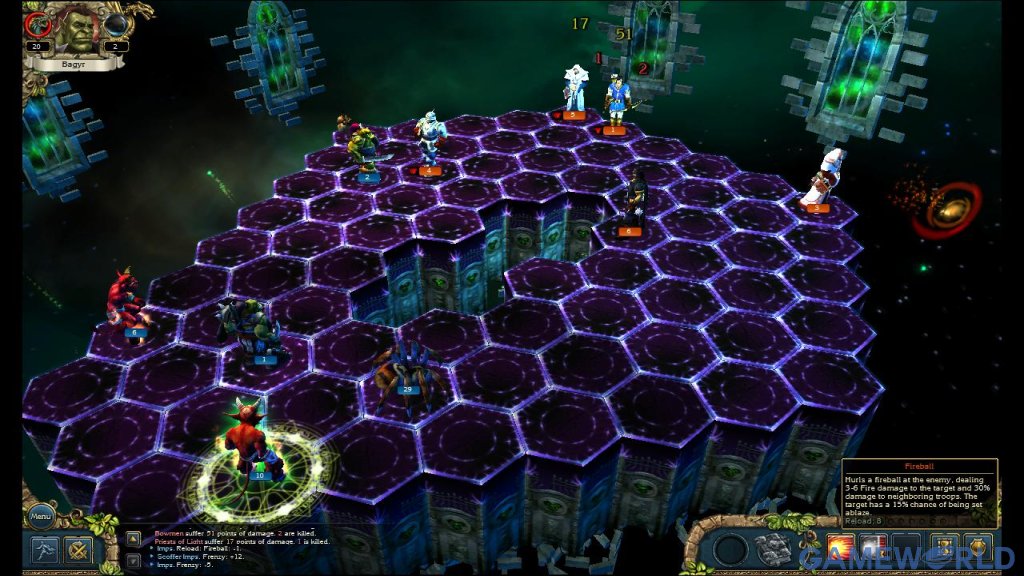Viewport: 1024px width, 576px height.
Task: Click the red-ringed dragon rage icon
Action: [40, 24]
